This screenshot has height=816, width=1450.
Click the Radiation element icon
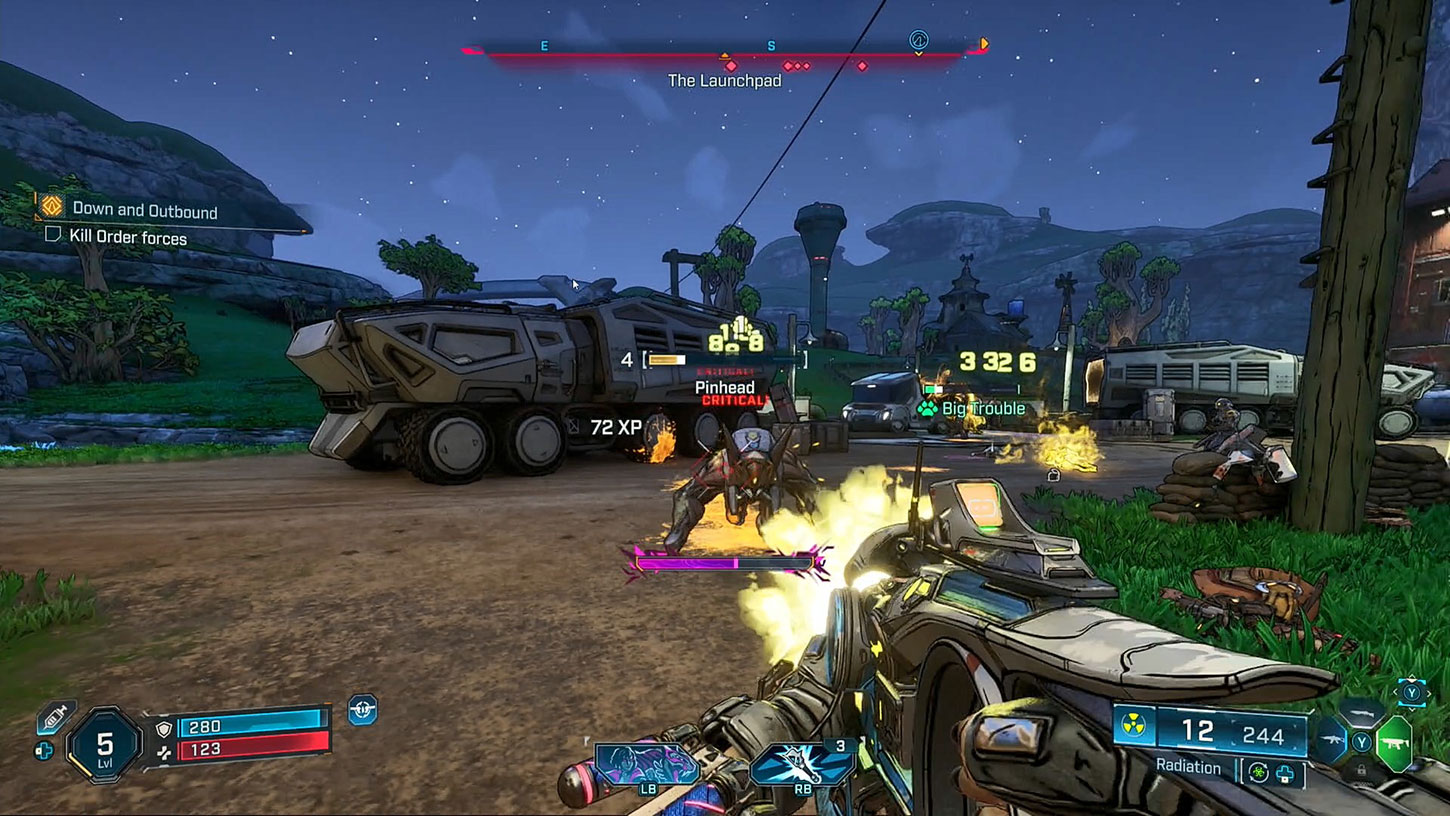coord(1133,726)
